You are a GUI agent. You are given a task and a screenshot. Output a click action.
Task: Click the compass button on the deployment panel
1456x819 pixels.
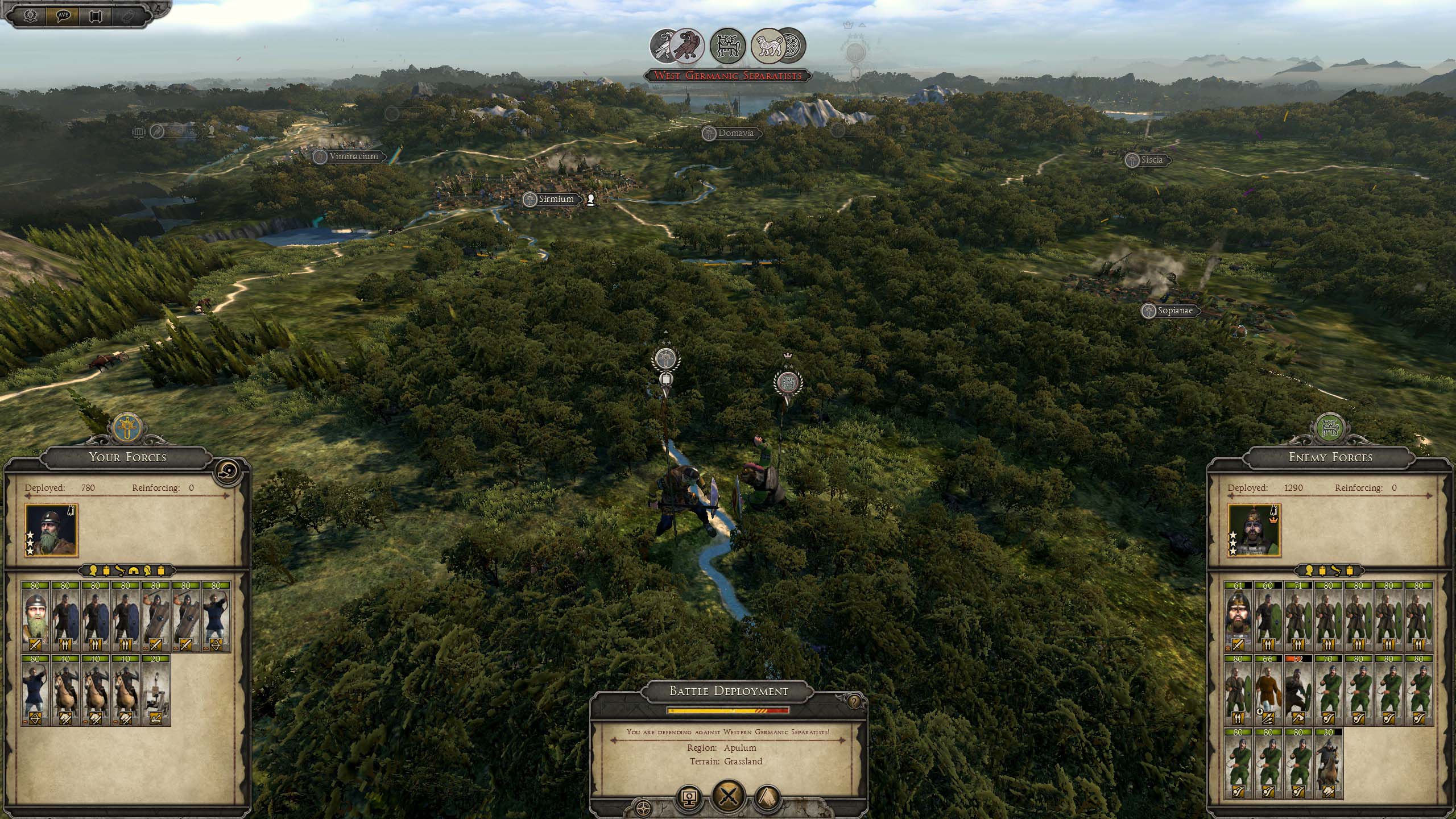click(644, 808)
